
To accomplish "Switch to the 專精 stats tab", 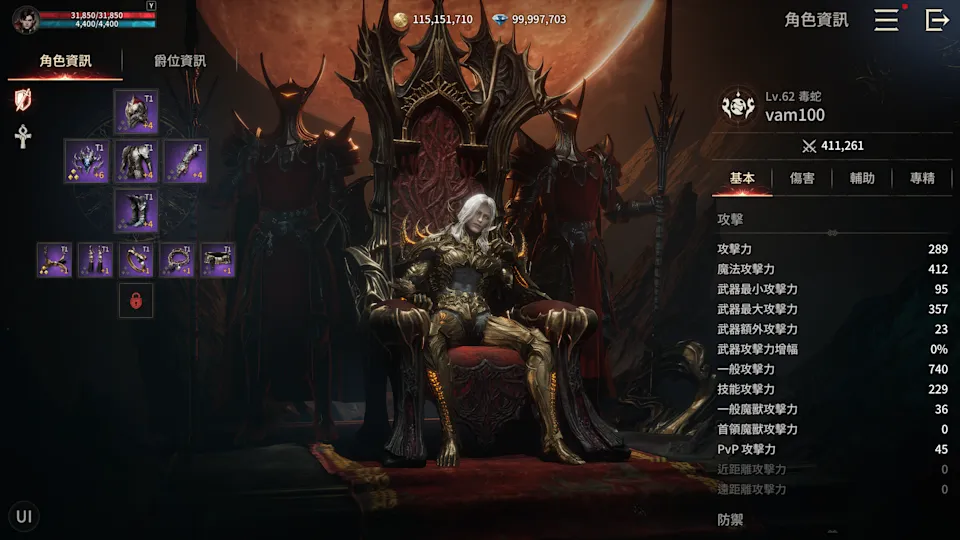I will tap(922, 178).
